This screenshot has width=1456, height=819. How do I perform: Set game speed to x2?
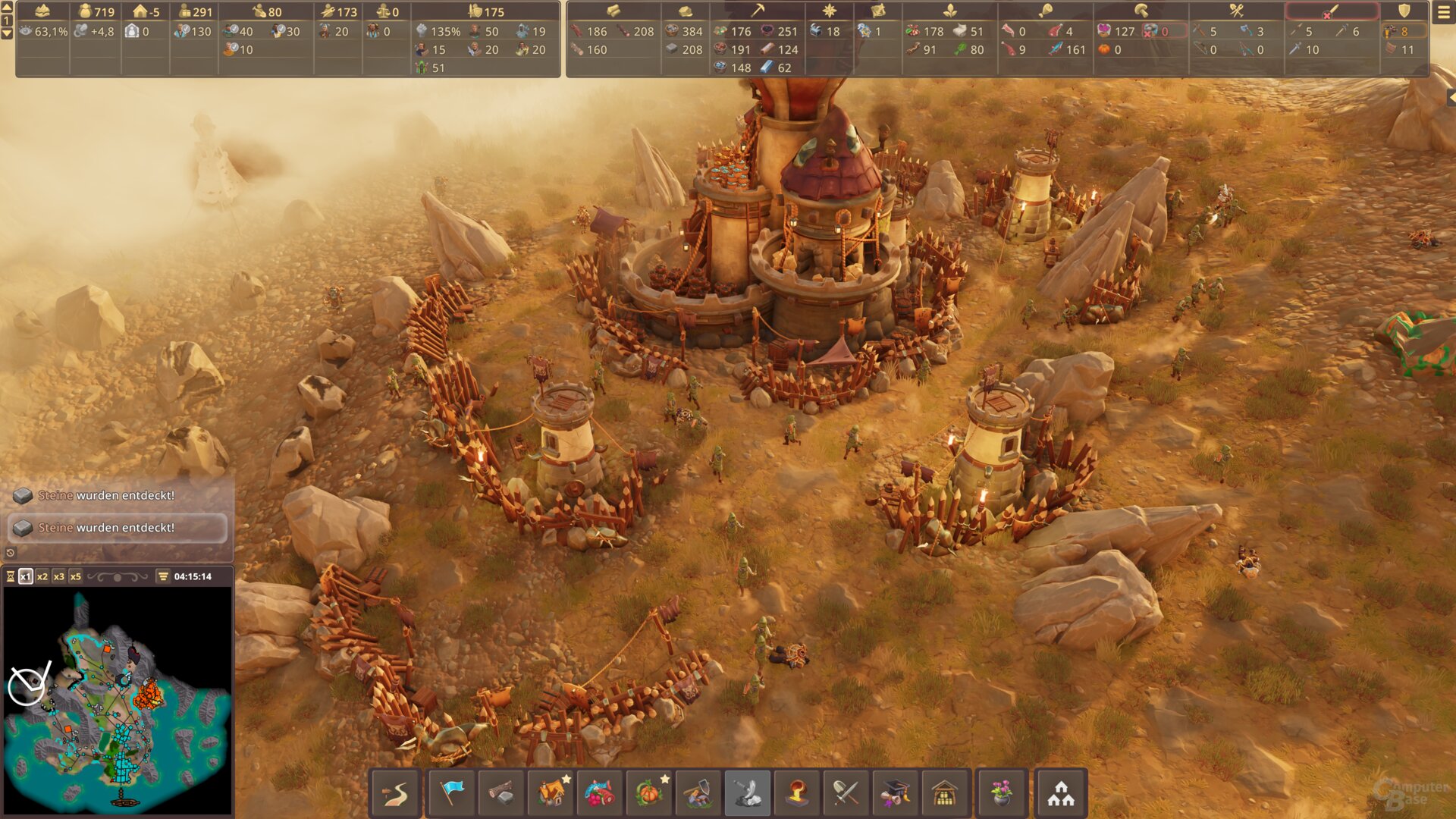pos(42,576)
